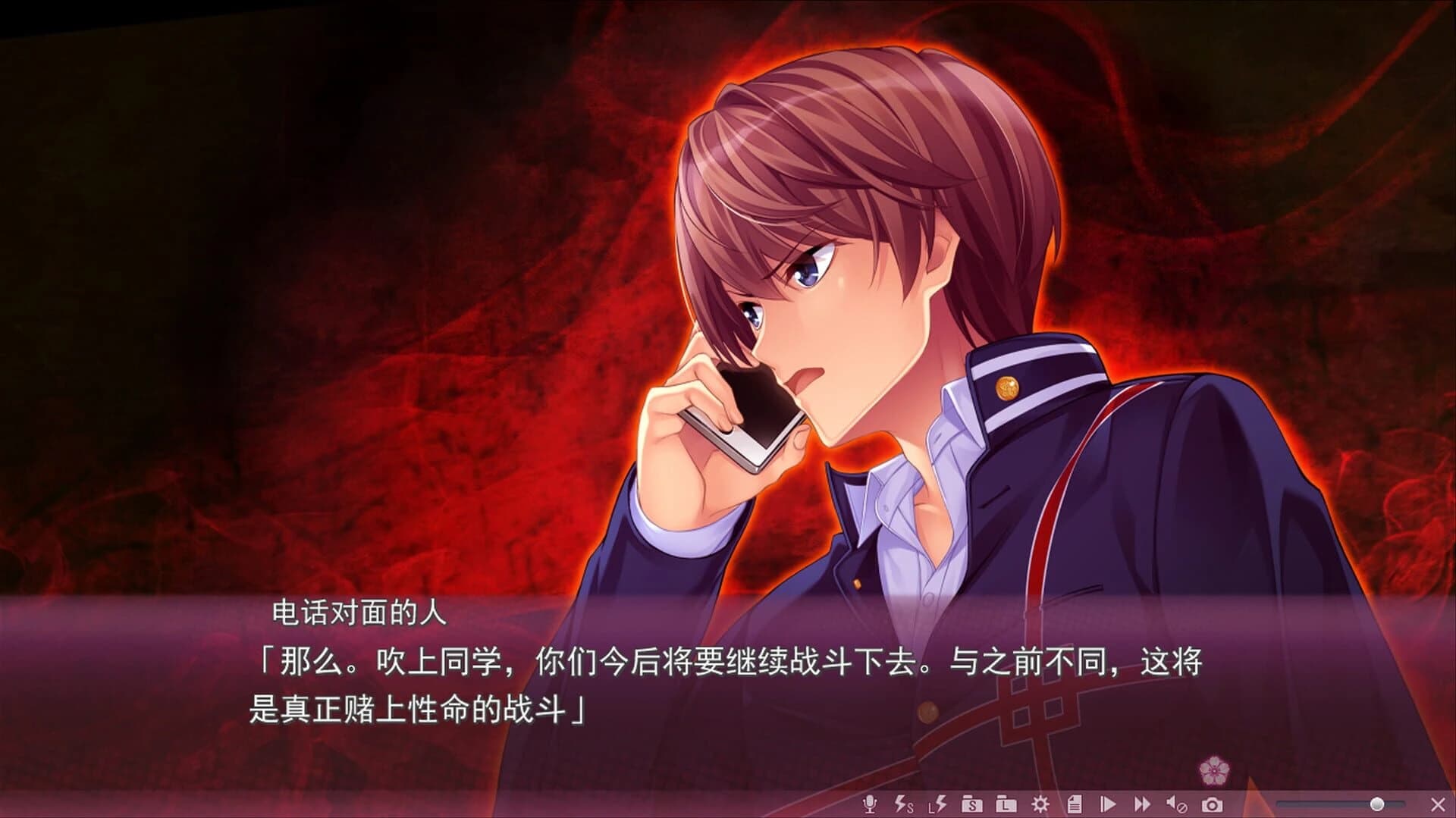The height and width of the screenshot is (818, 1456).
Task: Open the save screen via the S folder icon
Action: tap(973, 805)
